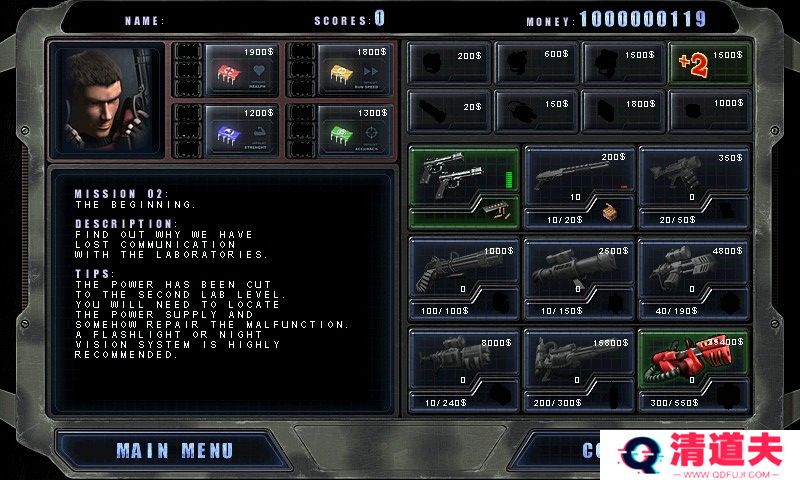800x480 pixels.
Task: Purchase the 20$ equipment item
Action: click(x=449, y=109)
